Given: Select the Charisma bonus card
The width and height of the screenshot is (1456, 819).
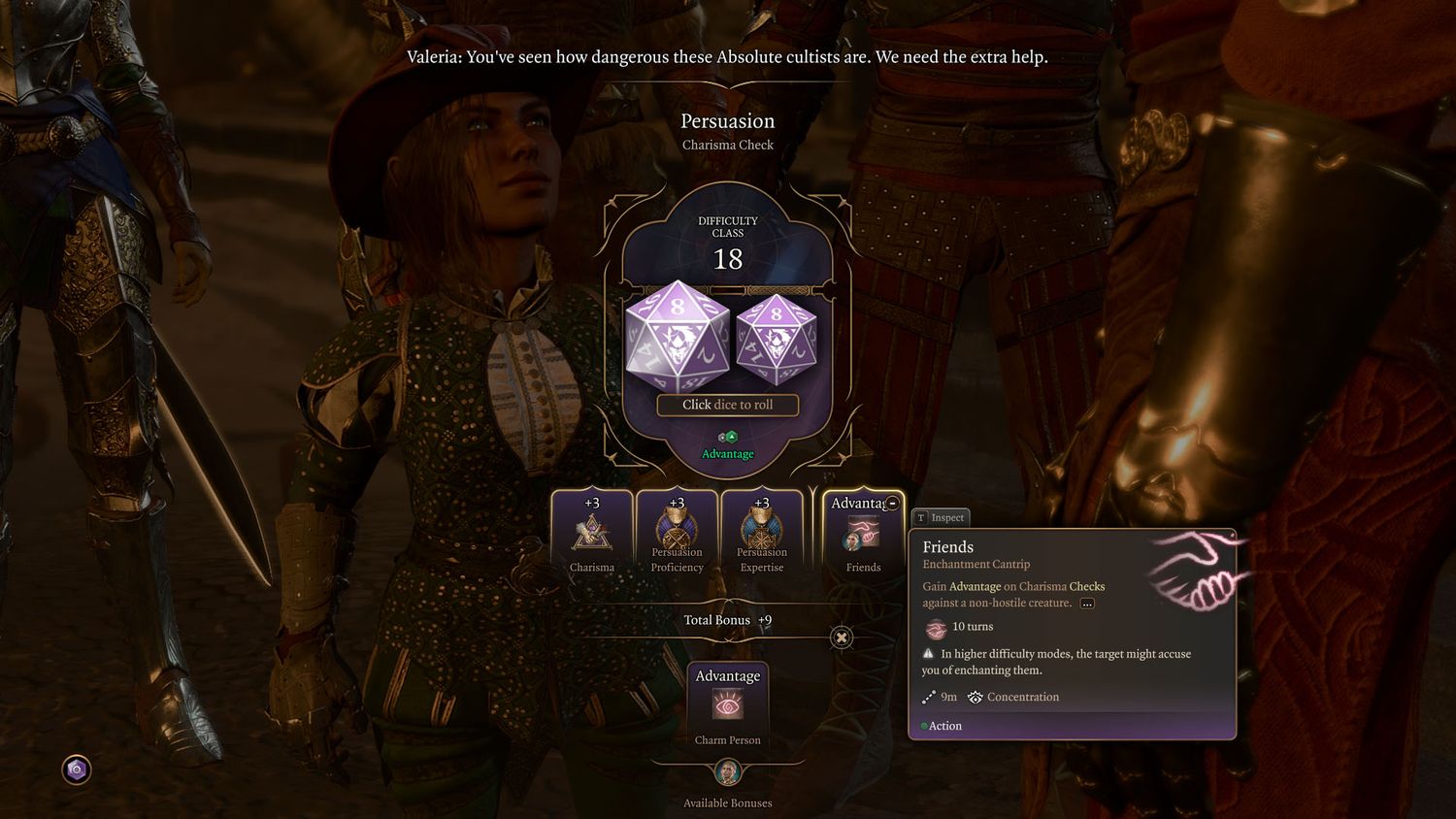Looking at the screenshot, I should point(592,533).
